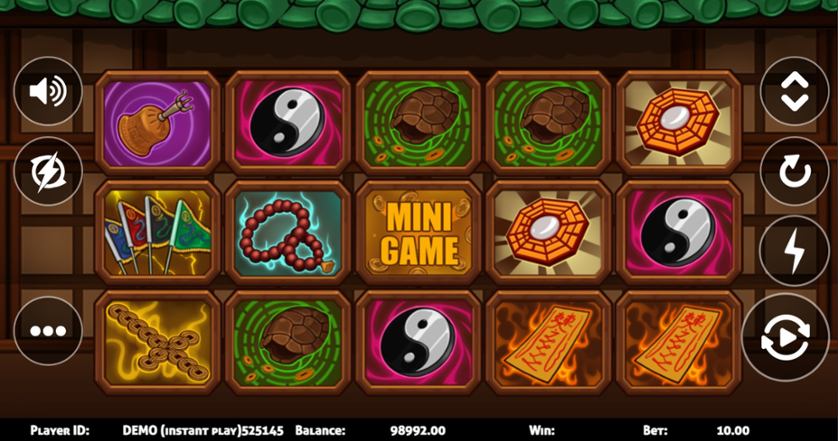Image resolution: width=838 pixels, height=441 pixels.
Task: Spin the reels with circular arrow button
Action: (794, 171)
